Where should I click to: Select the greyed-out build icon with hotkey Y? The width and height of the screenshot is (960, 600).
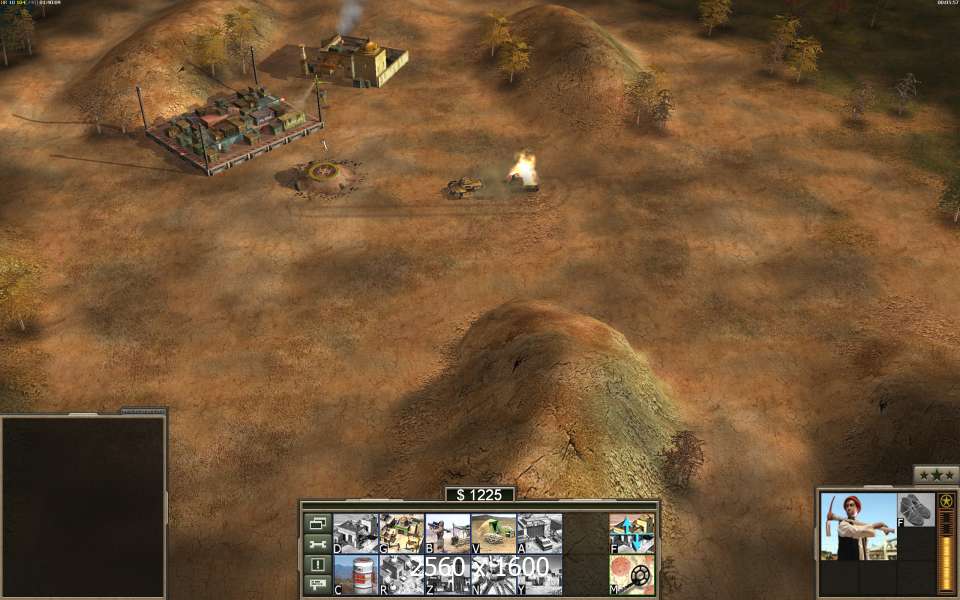tap(539, 575)
